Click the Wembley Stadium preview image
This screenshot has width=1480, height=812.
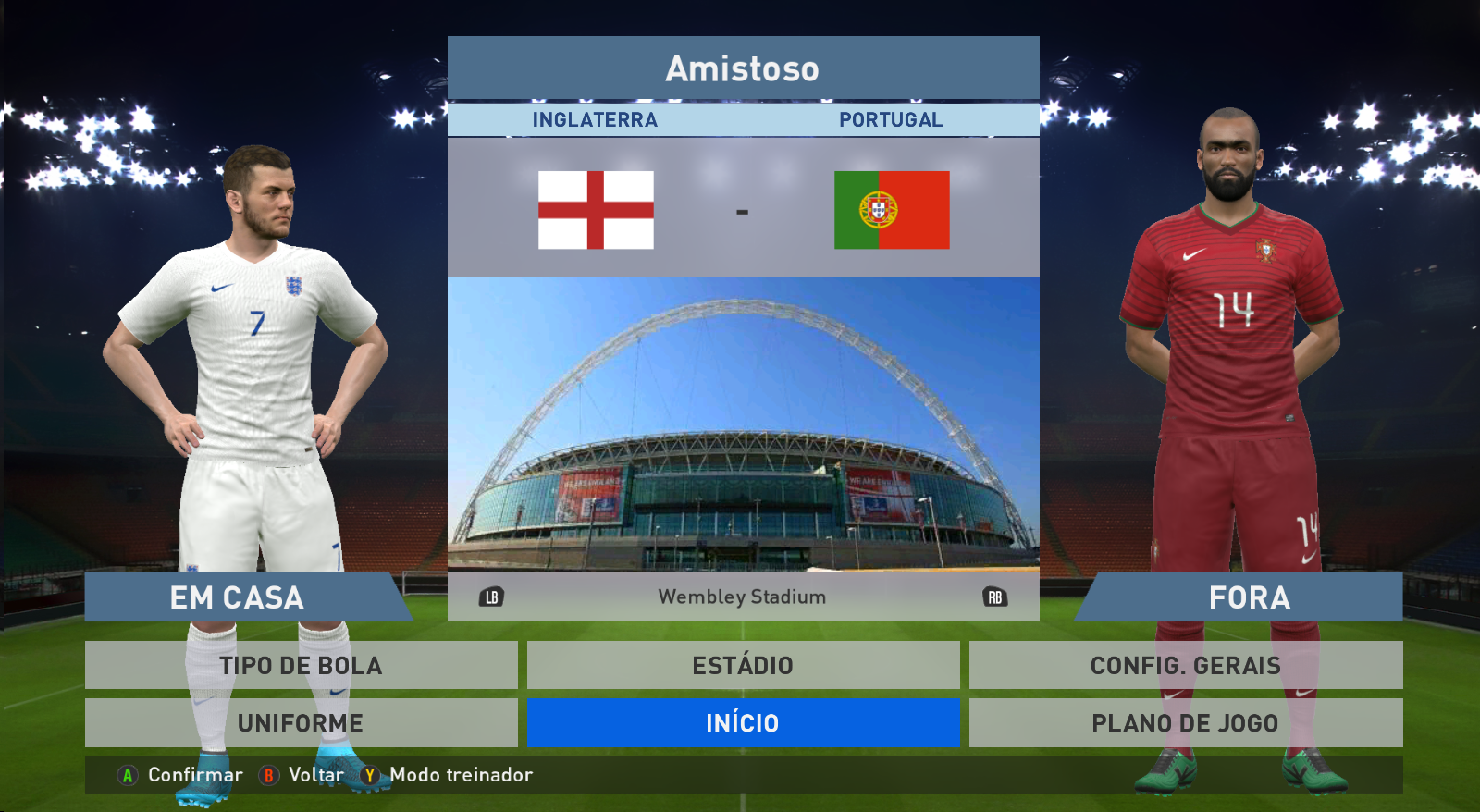coord(743,424)
